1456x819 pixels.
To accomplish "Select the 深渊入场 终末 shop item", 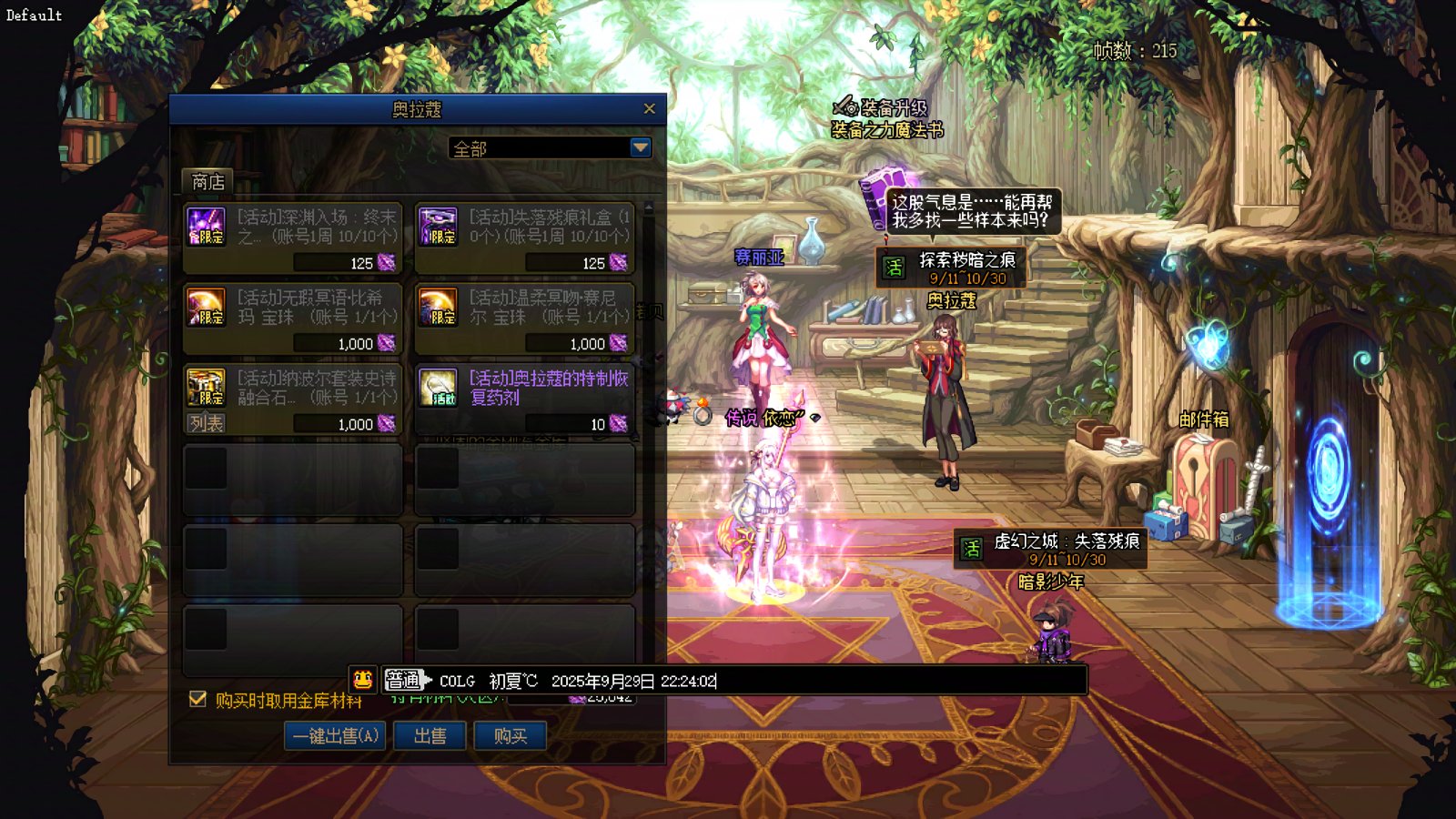I will click(292, 238).
